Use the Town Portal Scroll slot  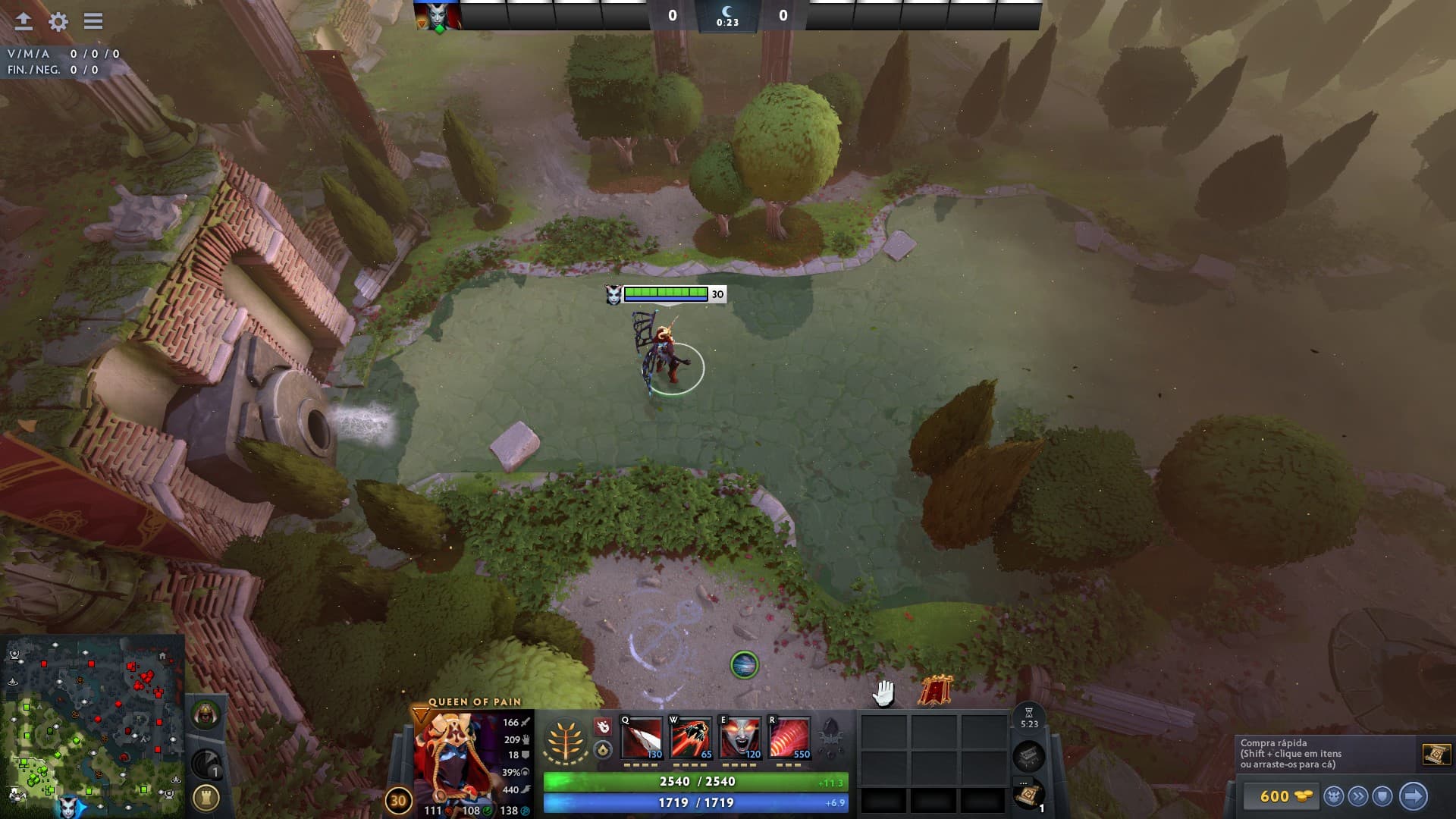pos(1028,795)
